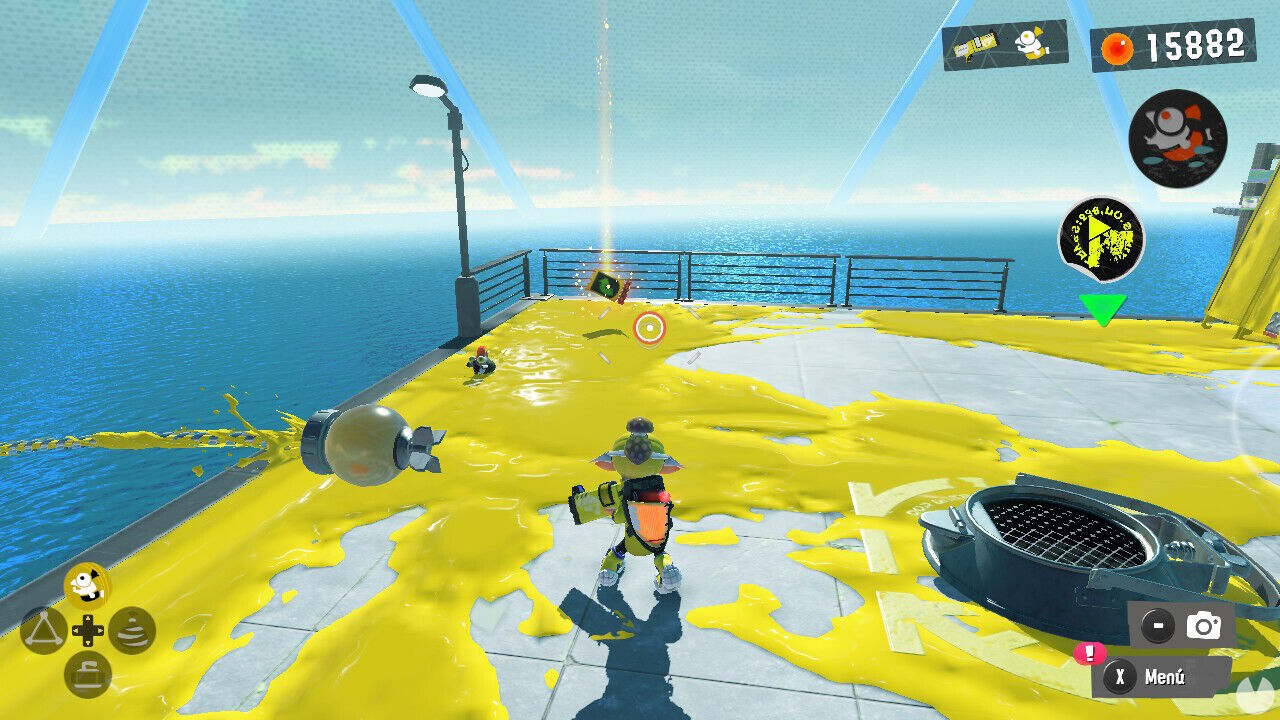Viewport: 1280px width, 720px height.
Task: Click the 15882 Power Egg counter
Action: 1195,44
